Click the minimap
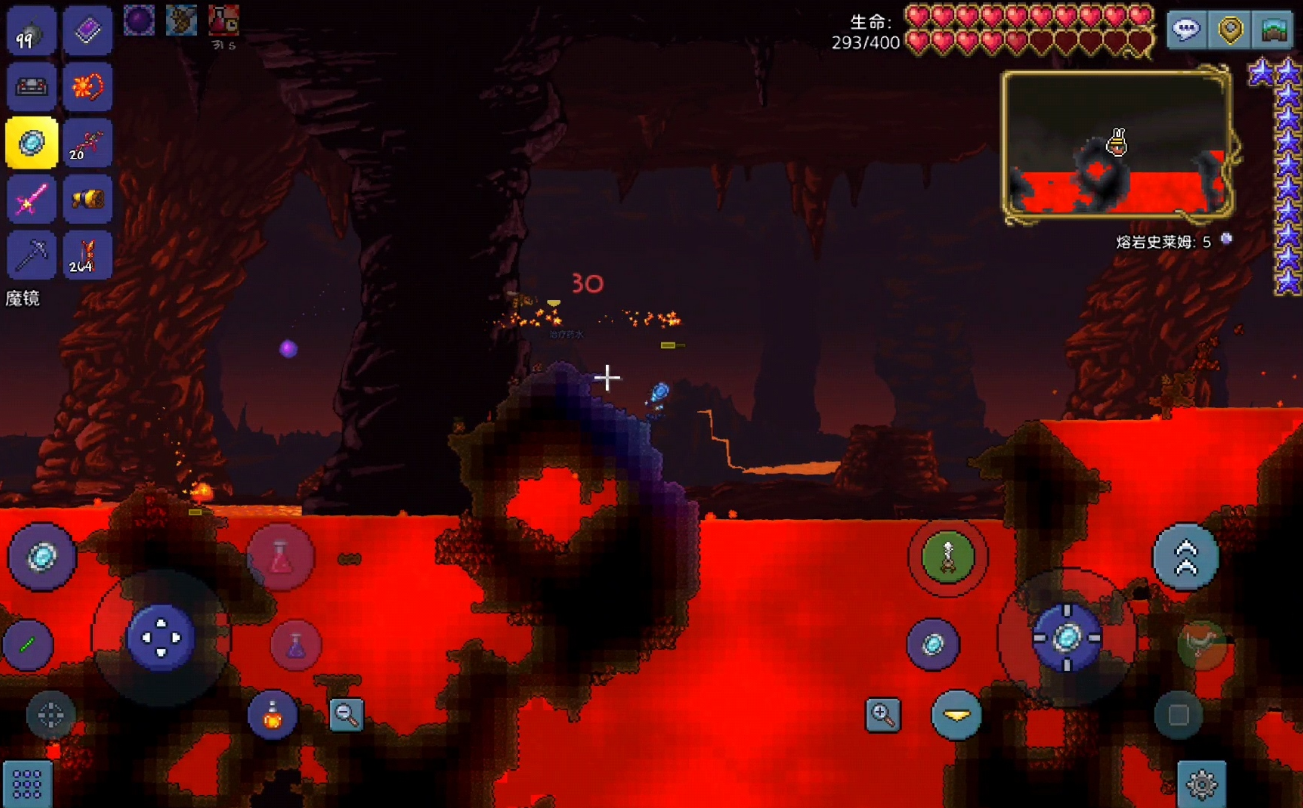Viewport: 1303px width, 808px height. click(1117, 145)
